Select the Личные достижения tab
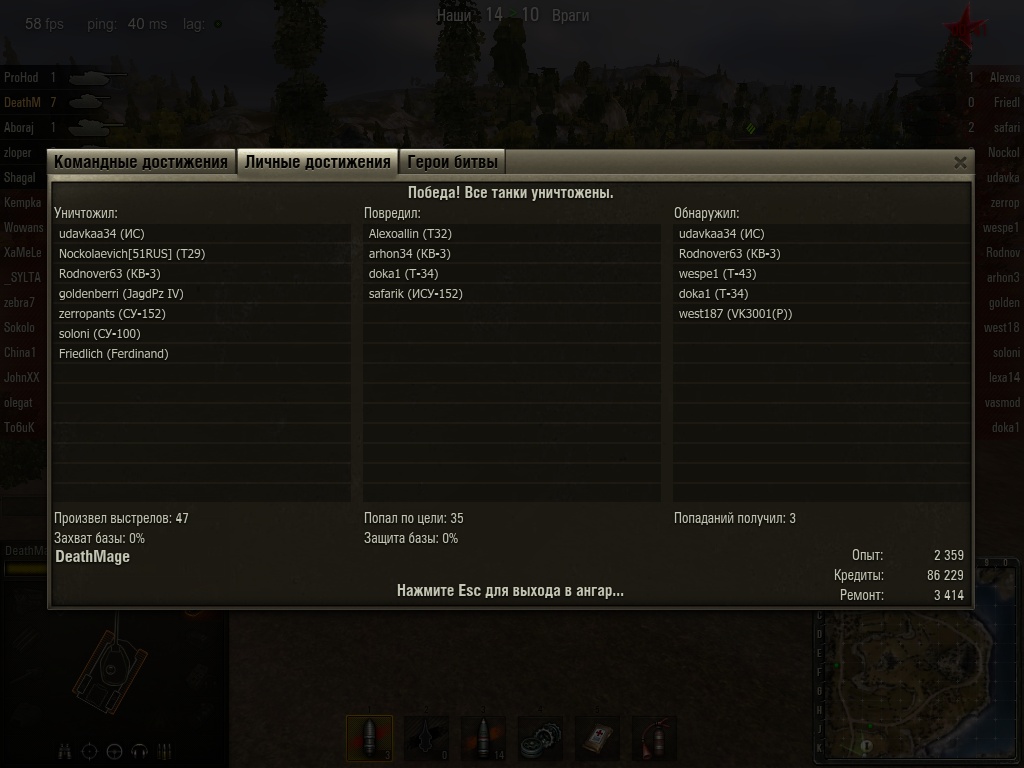 coord(317,162)
